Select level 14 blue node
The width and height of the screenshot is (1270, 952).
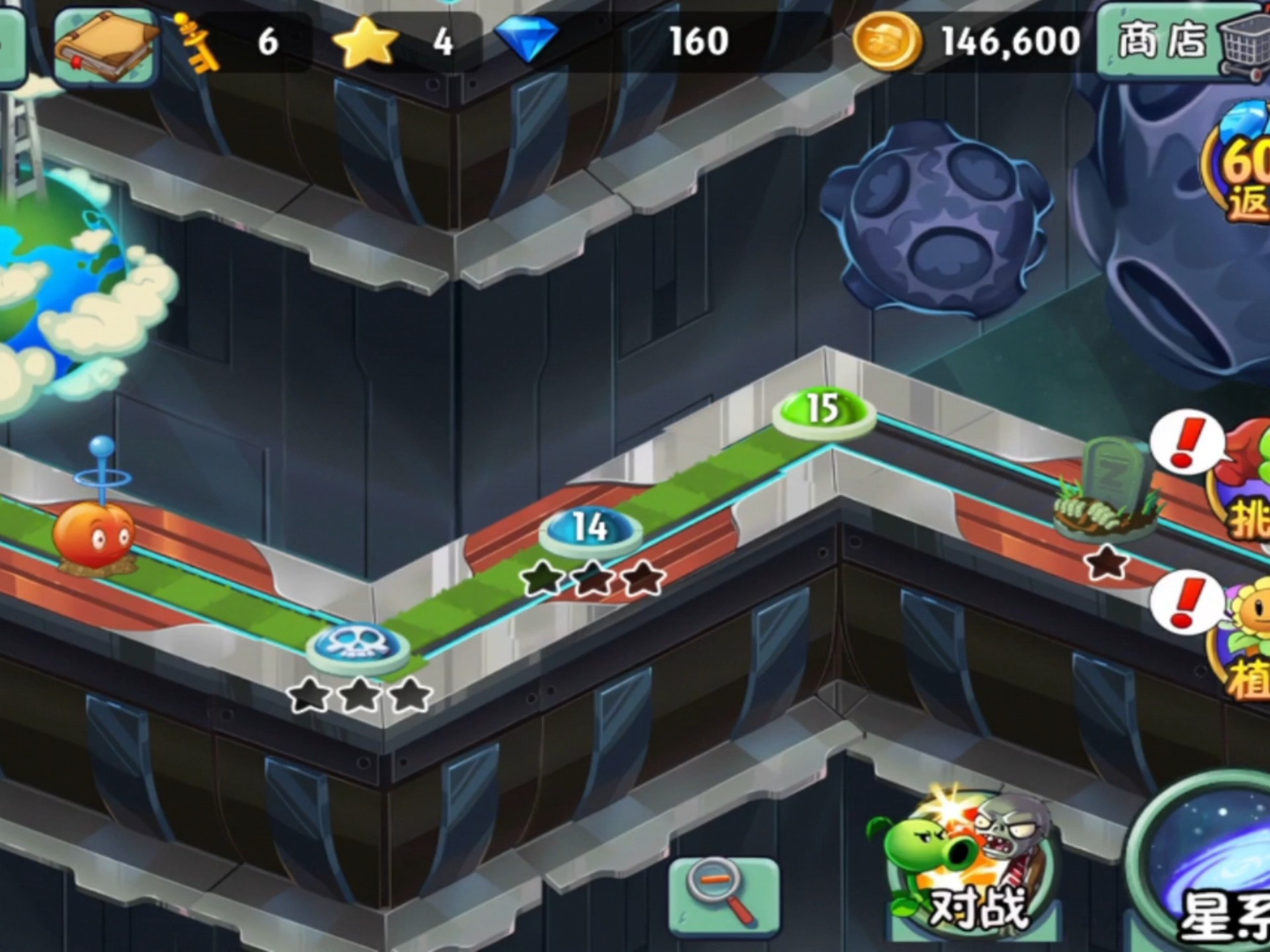pos(590,529)
